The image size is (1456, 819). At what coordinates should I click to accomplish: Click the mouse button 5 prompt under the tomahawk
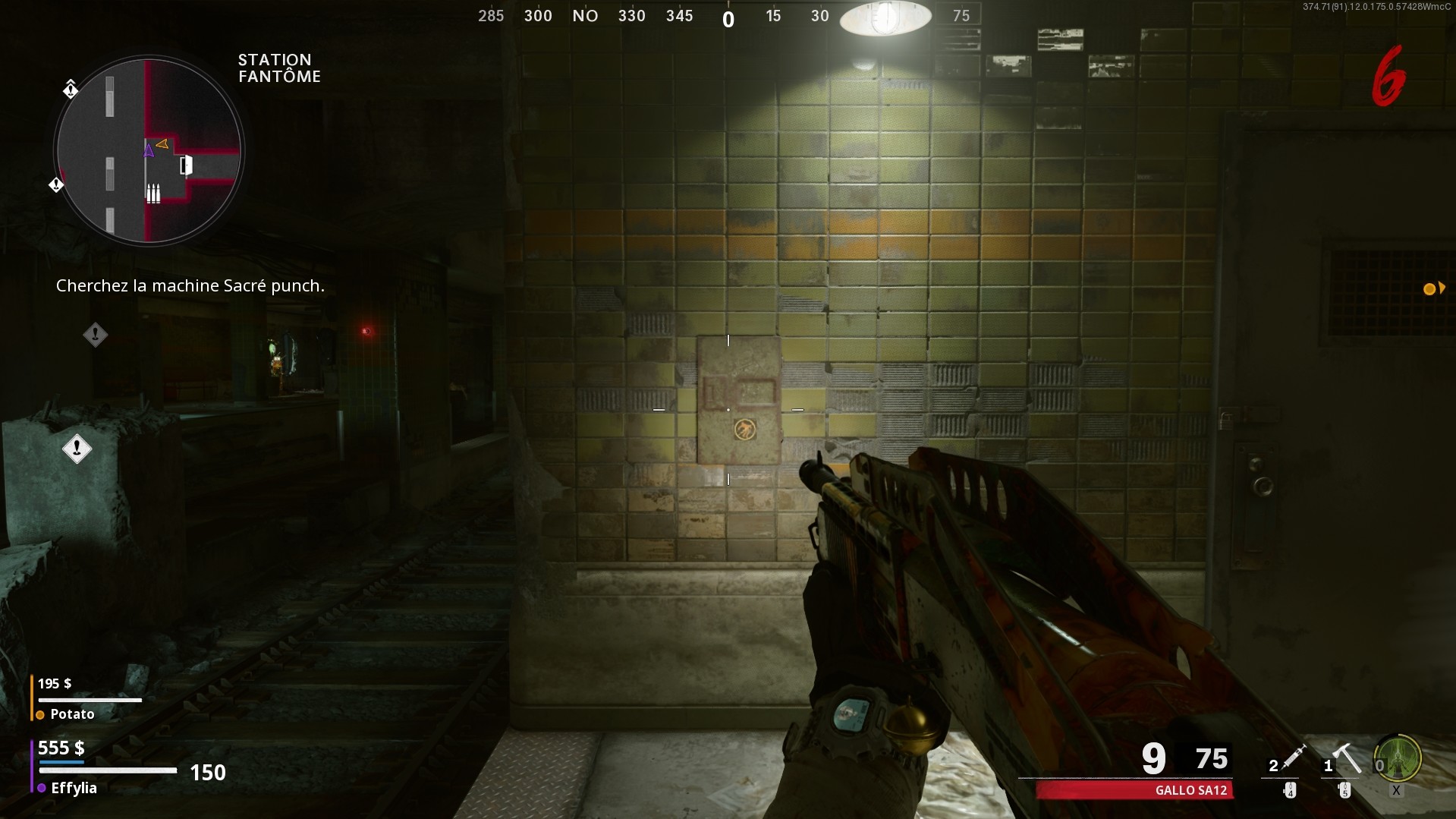[1345, 790]
